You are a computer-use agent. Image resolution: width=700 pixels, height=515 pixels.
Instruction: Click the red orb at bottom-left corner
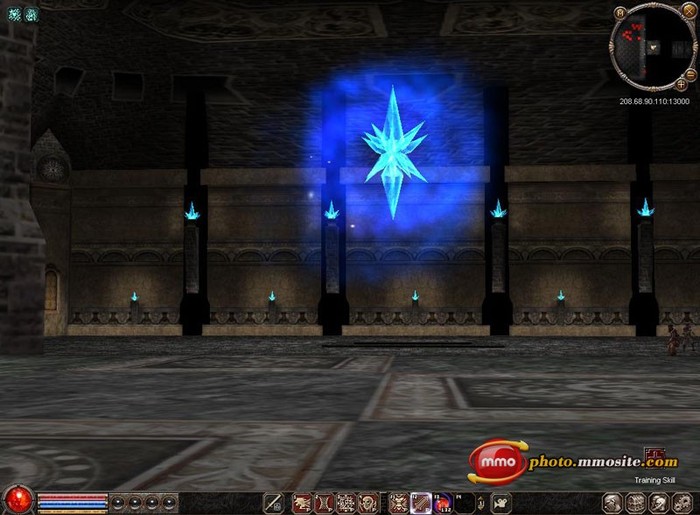(17, 499)
